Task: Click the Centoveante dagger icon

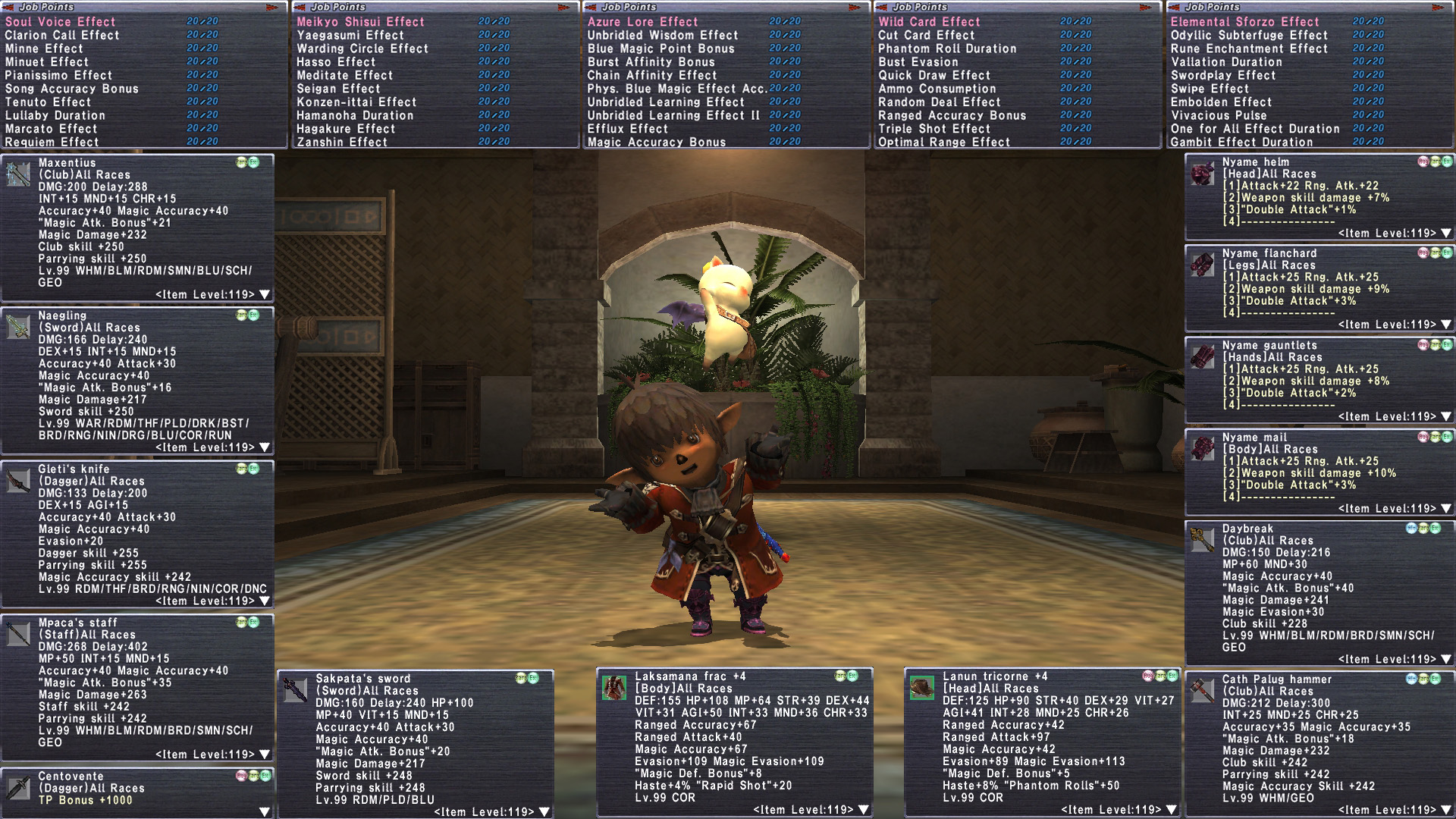Action: (x=18, y=788)
